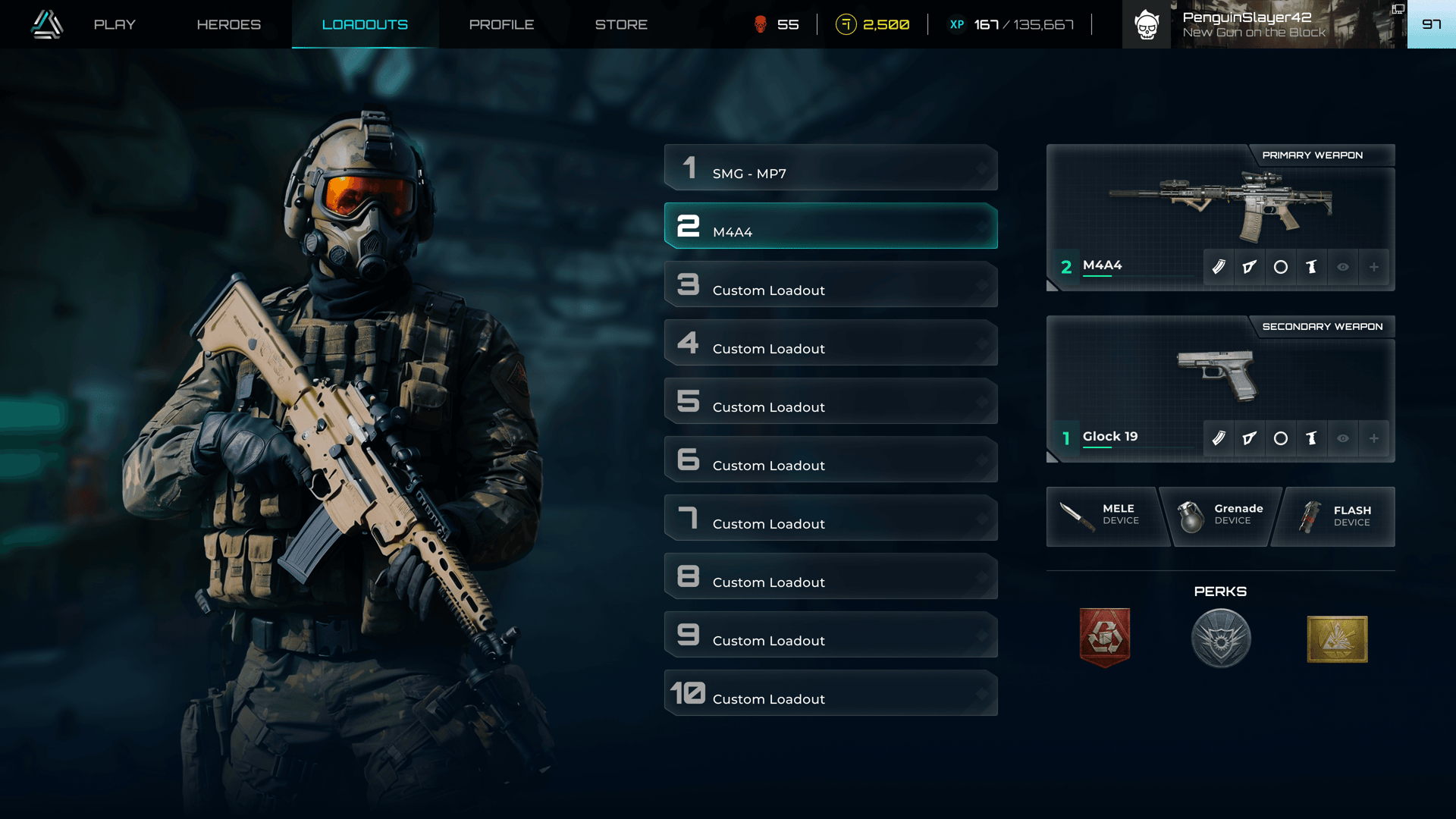This screenshot has width=1456, height=819.
Task: Open the Heroes tab
Action: [x=228, y=24]
